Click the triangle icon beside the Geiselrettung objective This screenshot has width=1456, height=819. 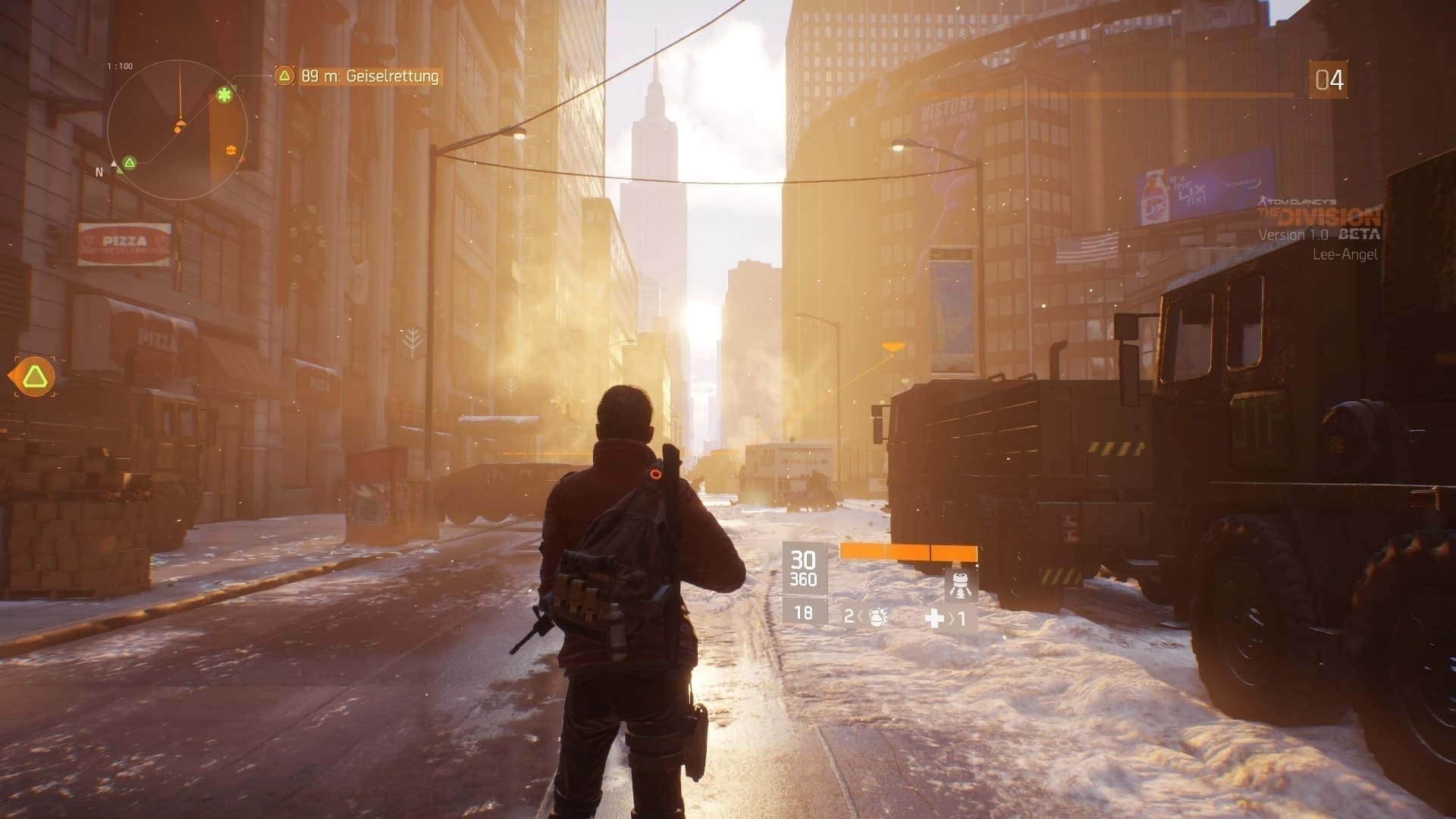(x=284, y=77)
